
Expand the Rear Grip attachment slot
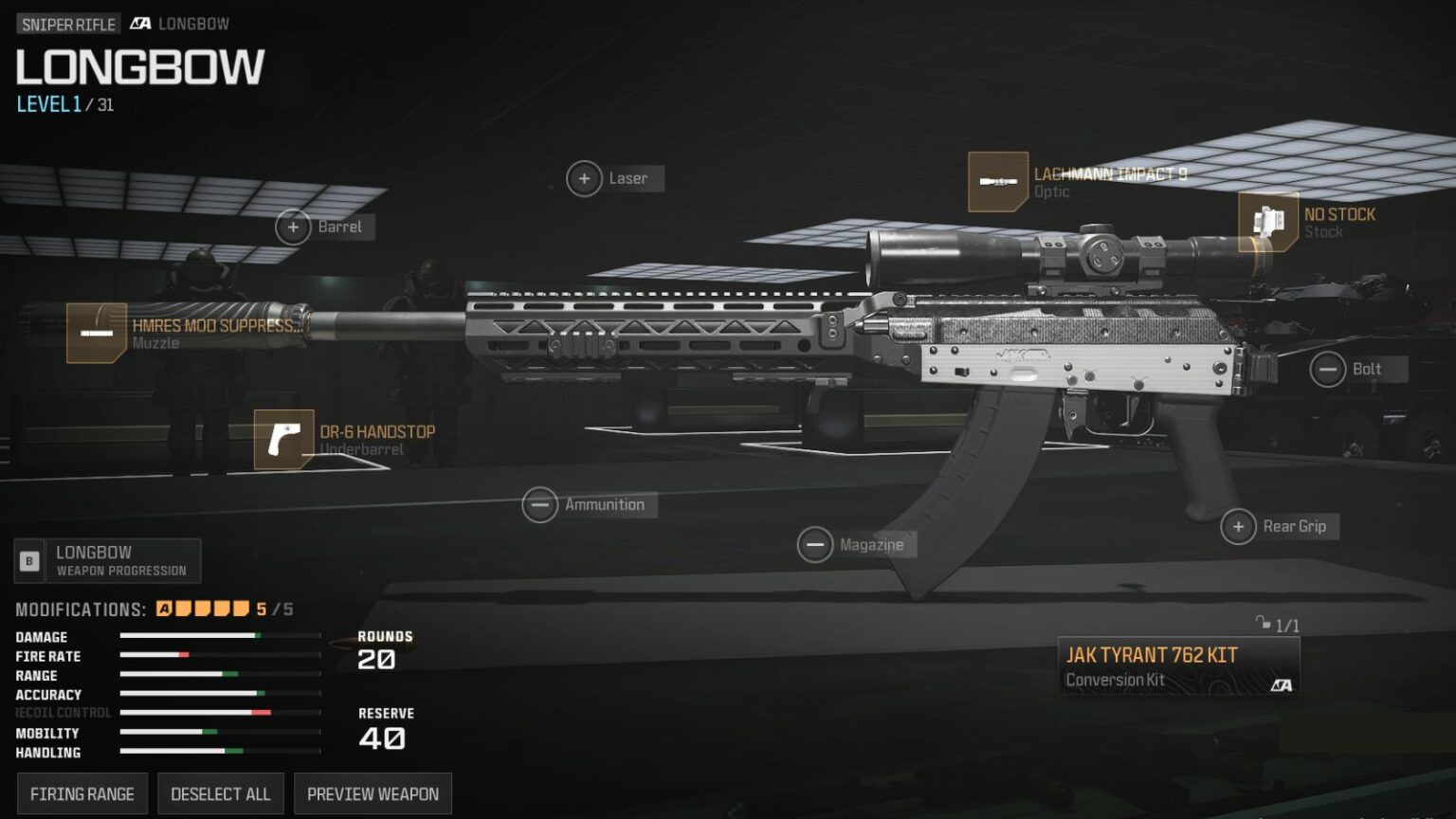(1239, 525)
